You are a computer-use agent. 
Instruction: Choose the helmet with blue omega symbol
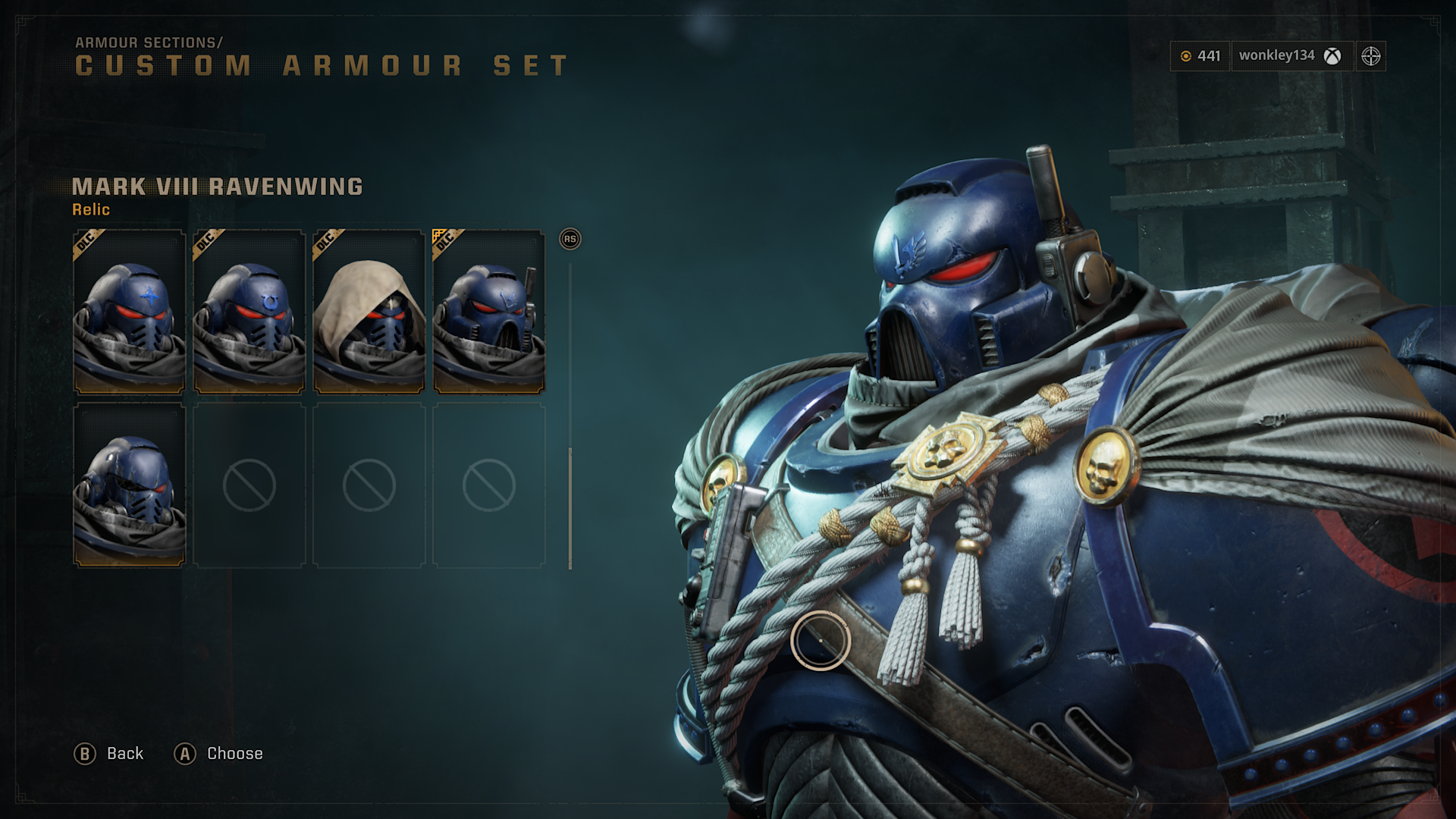point(249,312)
